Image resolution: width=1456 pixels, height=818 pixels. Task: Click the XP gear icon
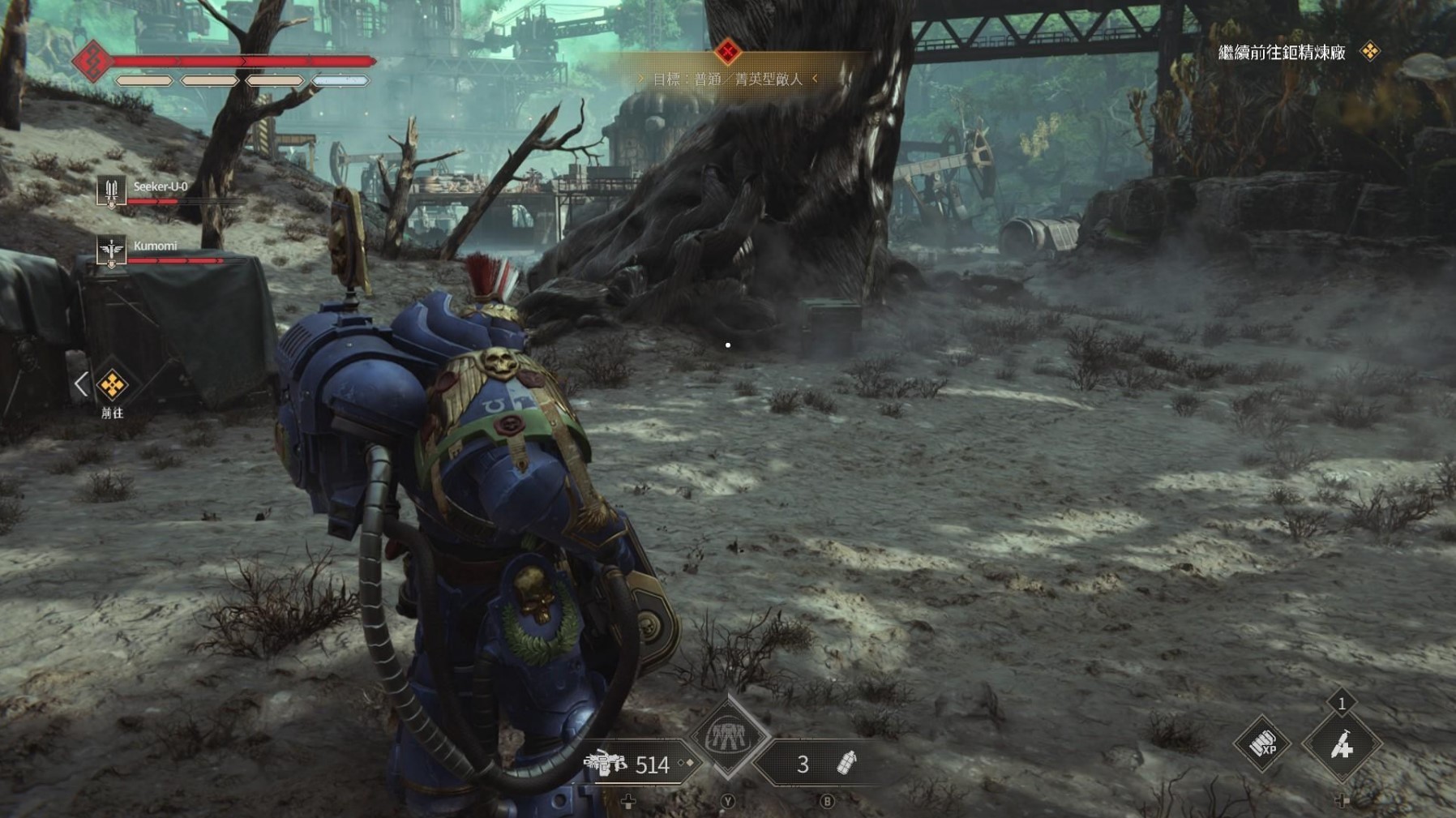(x=1262, y=743)
